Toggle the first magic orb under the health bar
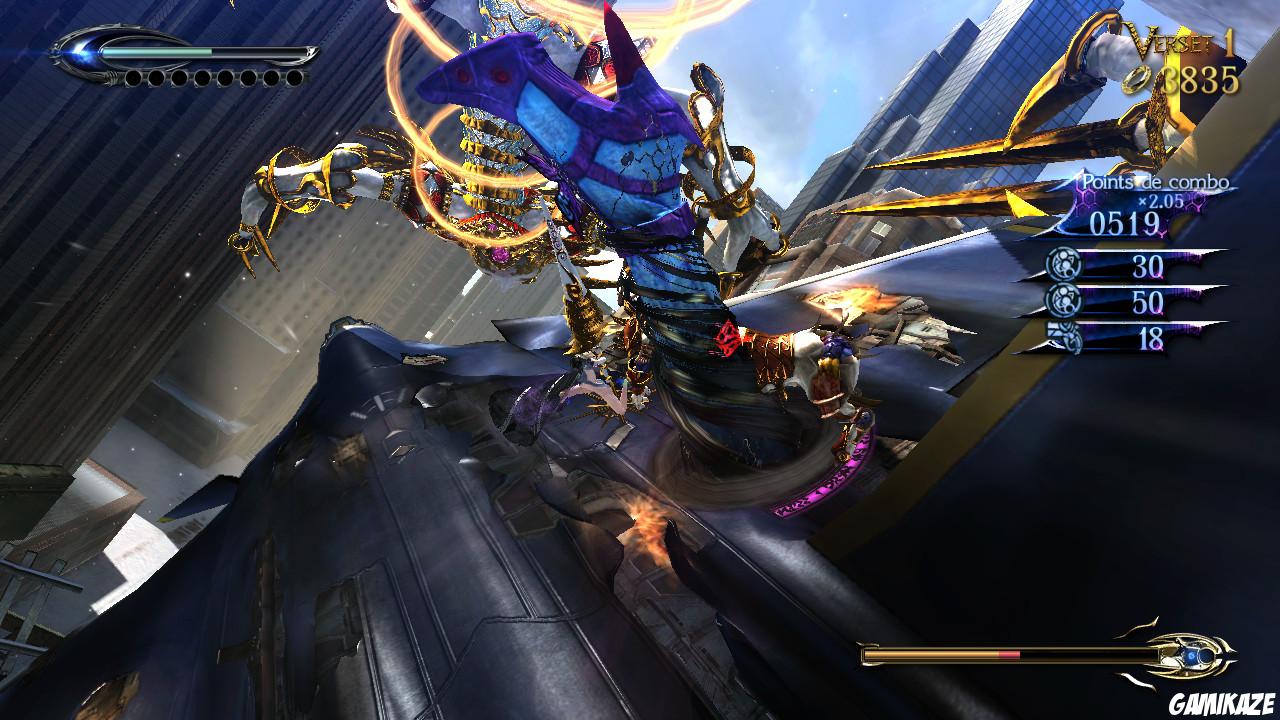 click(x=135, y=77)
